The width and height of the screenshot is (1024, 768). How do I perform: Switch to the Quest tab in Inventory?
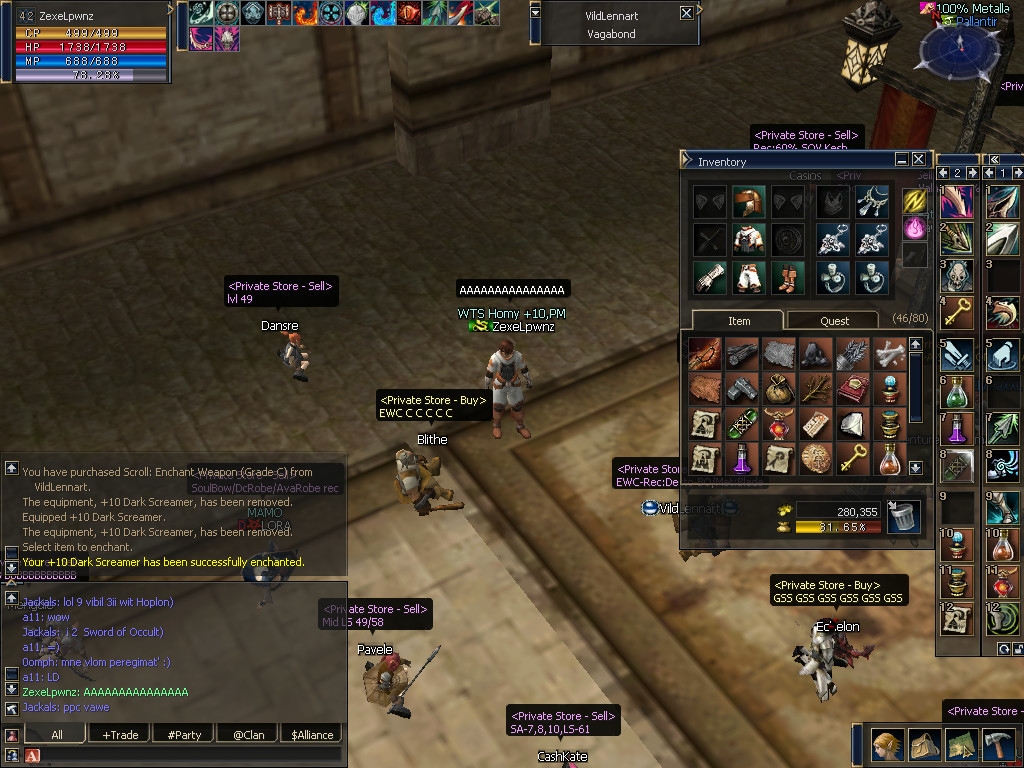click(x=834, y=321)
